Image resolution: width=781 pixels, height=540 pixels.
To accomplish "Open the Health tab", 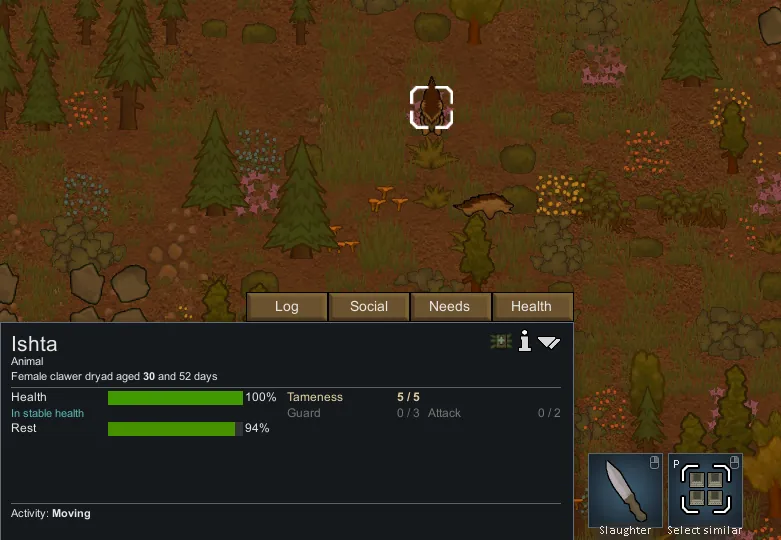I will pos(531,307).
